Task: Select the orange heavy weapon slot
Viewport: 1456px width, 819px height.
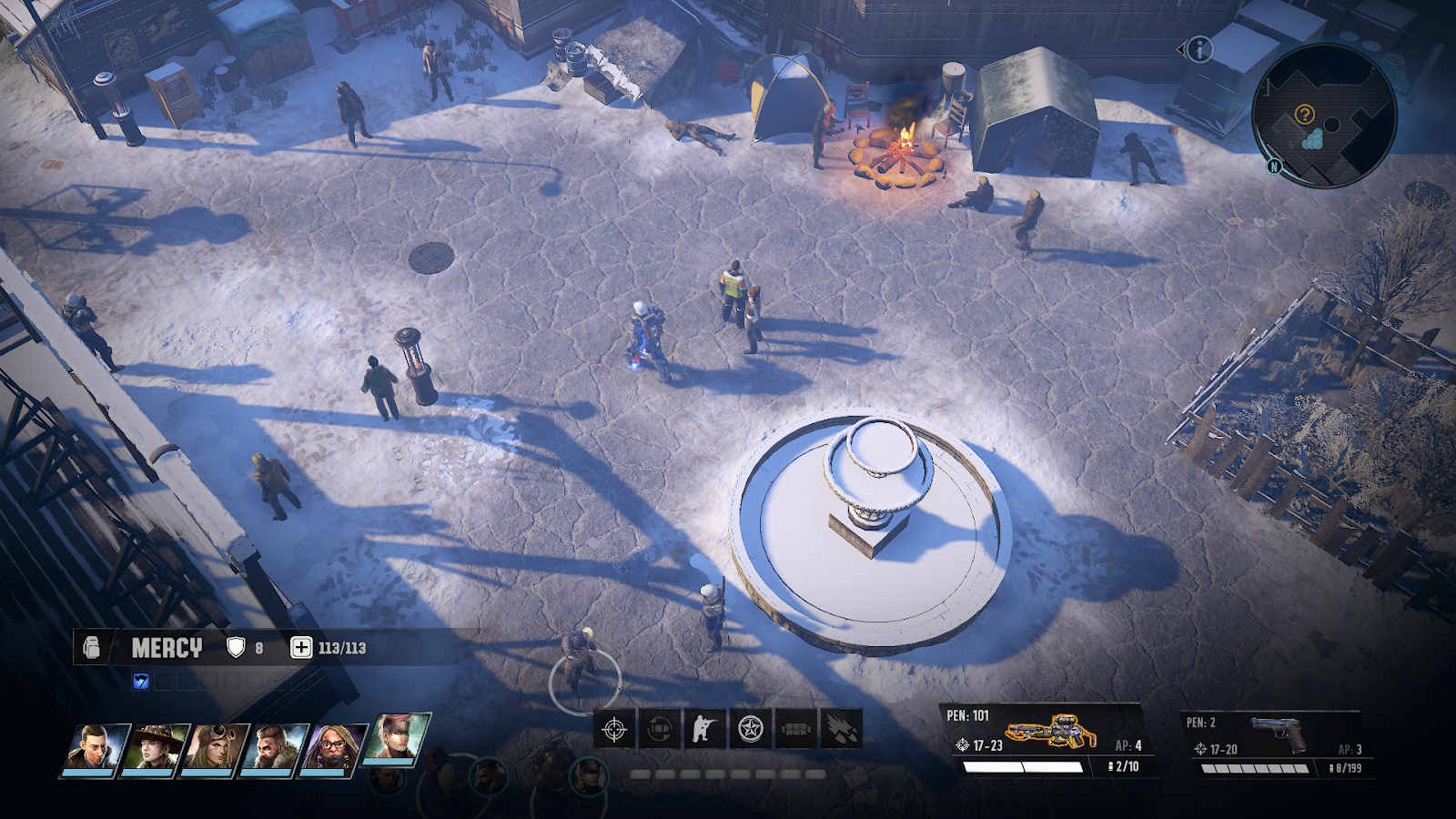Action: point(1050,731)
